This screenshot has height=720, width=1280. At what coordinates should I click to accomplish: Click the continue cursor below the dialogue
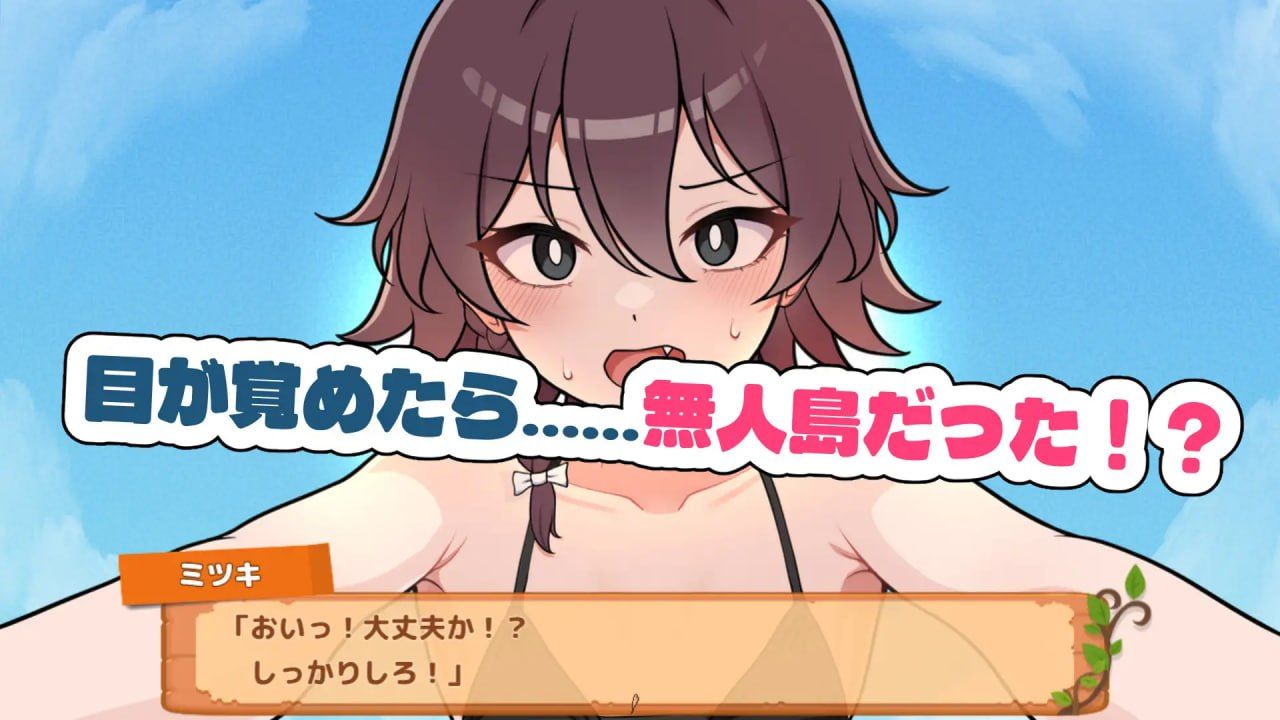point(636,701)
